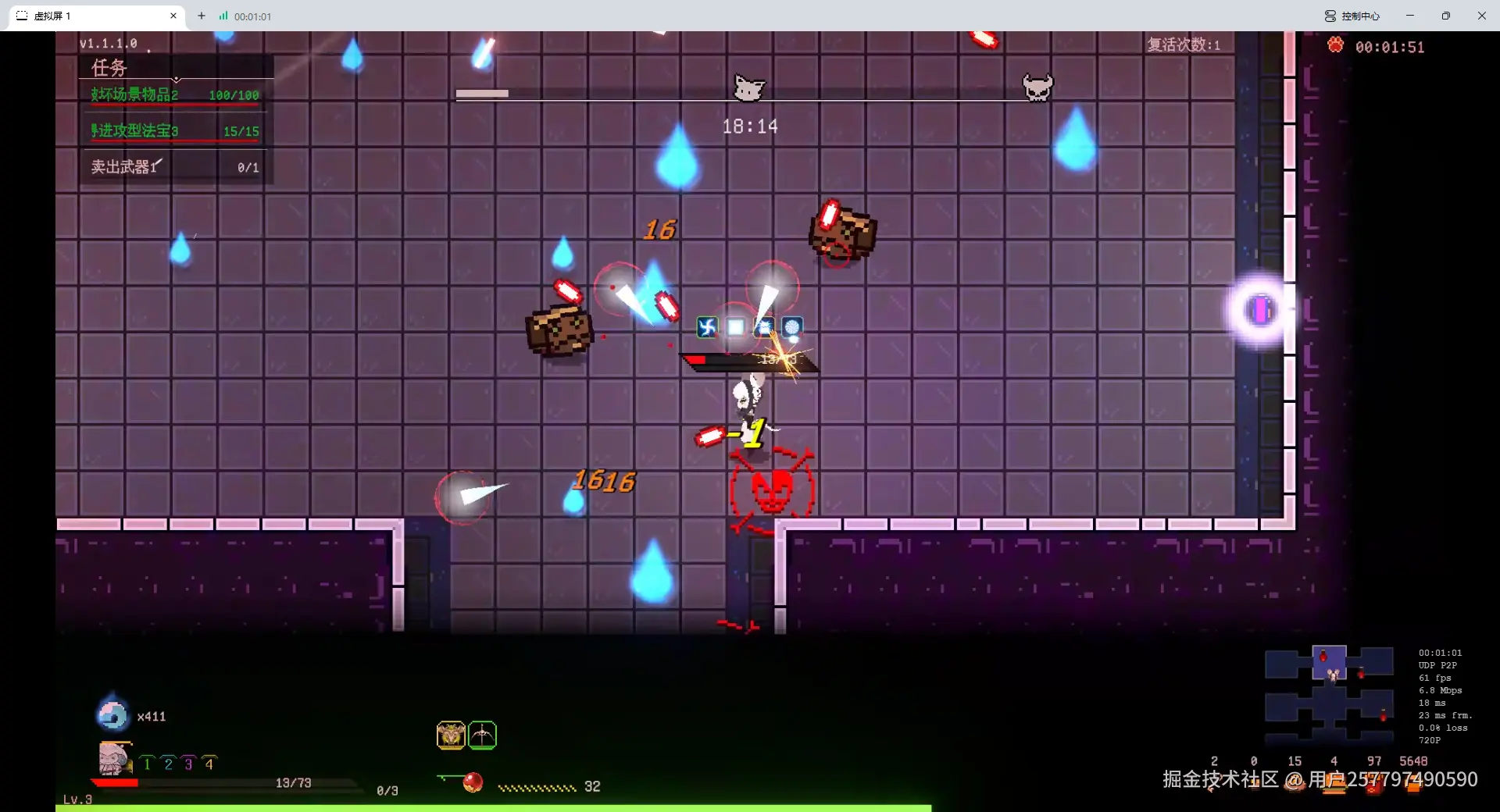The image size is (1500, 812).
Task: Open the 控制中心 control center
Action: pyautogui.click(x=1352, y=16)
